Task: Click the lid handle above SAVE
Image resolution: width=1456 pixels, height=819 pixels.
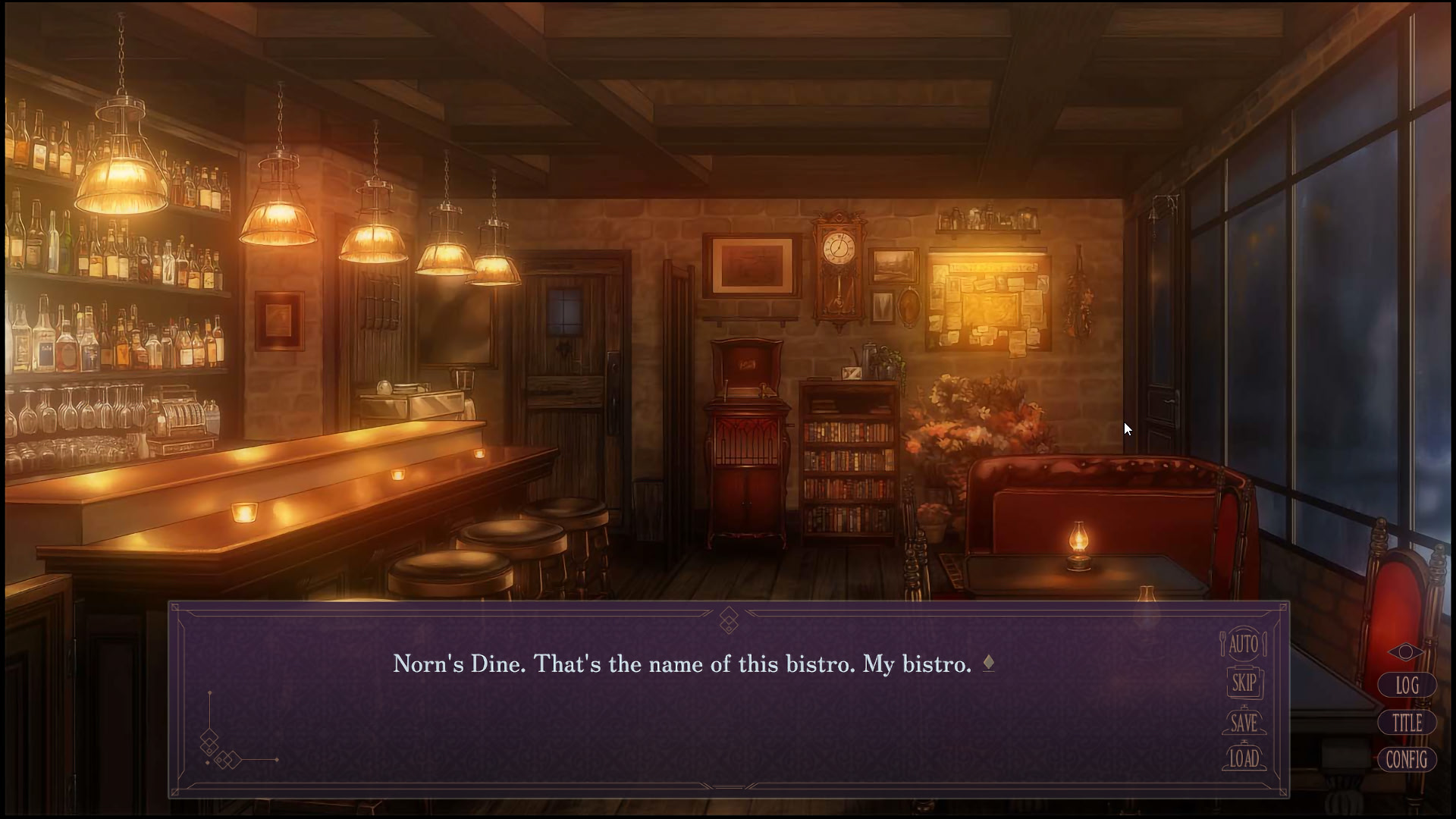Action: point(1244,708)
